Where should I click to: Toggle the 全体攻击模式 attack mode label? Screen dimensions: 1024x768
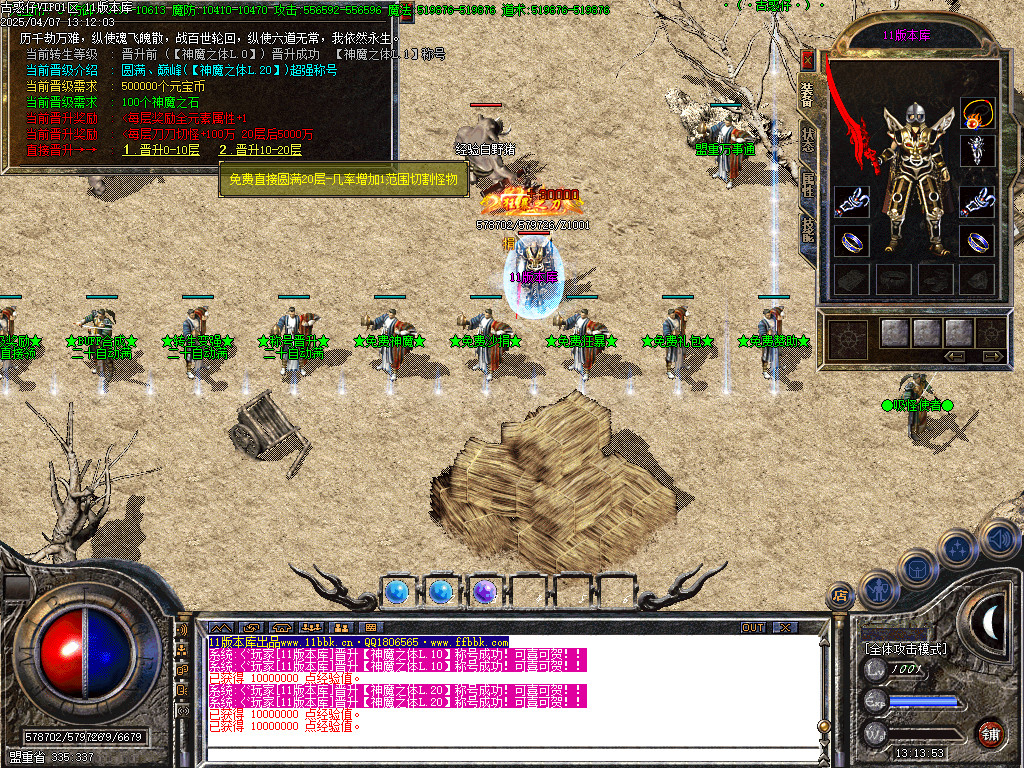point(905,649)
